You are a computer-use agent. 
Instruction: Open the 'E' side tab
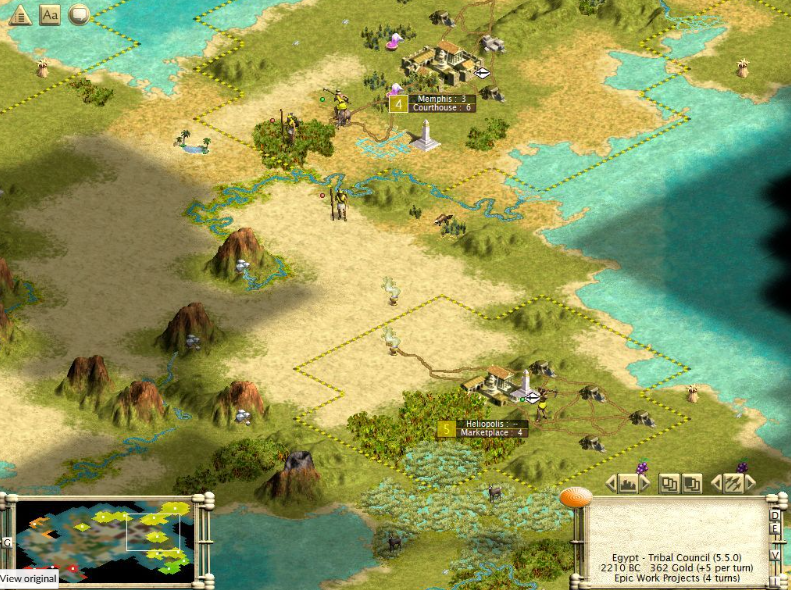coord(774,530)
